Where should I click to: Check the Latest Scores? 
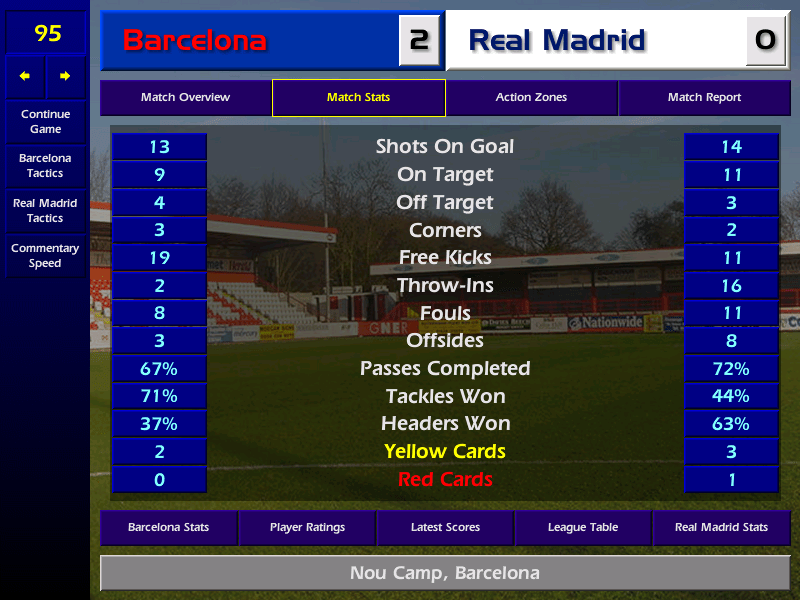[445, 527]
